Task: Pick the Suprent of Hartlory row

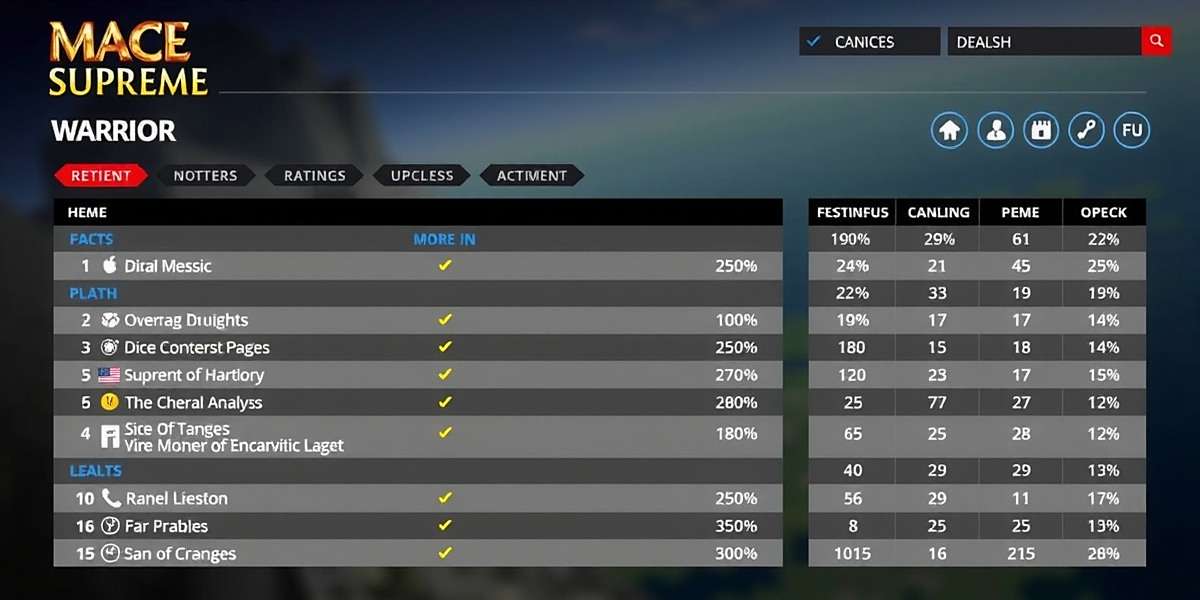Action: [194, 375]
